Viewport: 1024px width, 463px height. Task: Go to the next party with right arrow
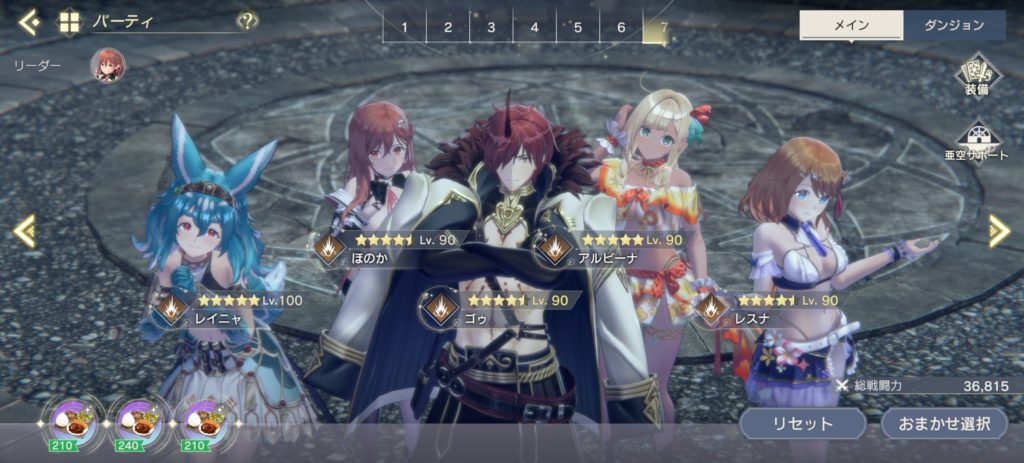(x=998, y=231)
